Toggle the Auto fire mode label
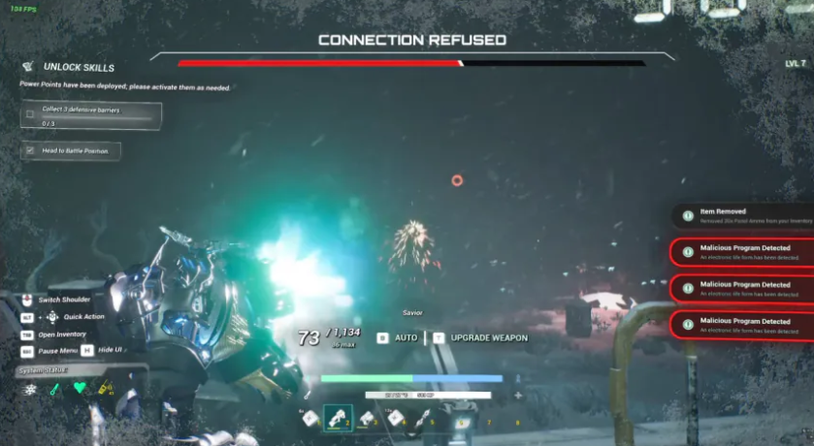814x446 pixels. 406,338
